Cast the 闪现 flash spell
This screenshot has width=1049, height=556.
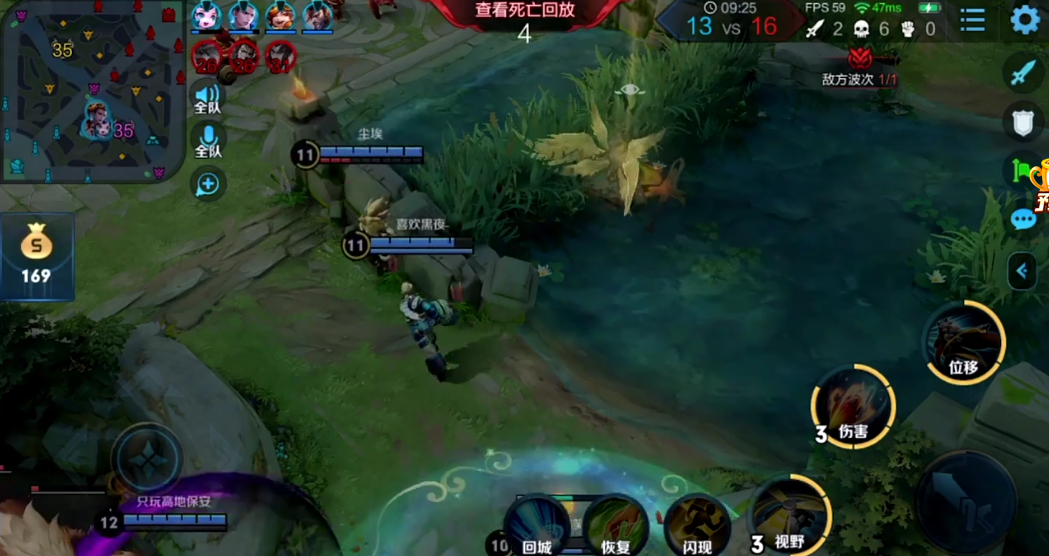pyautogui.click(x=697, y=525)
